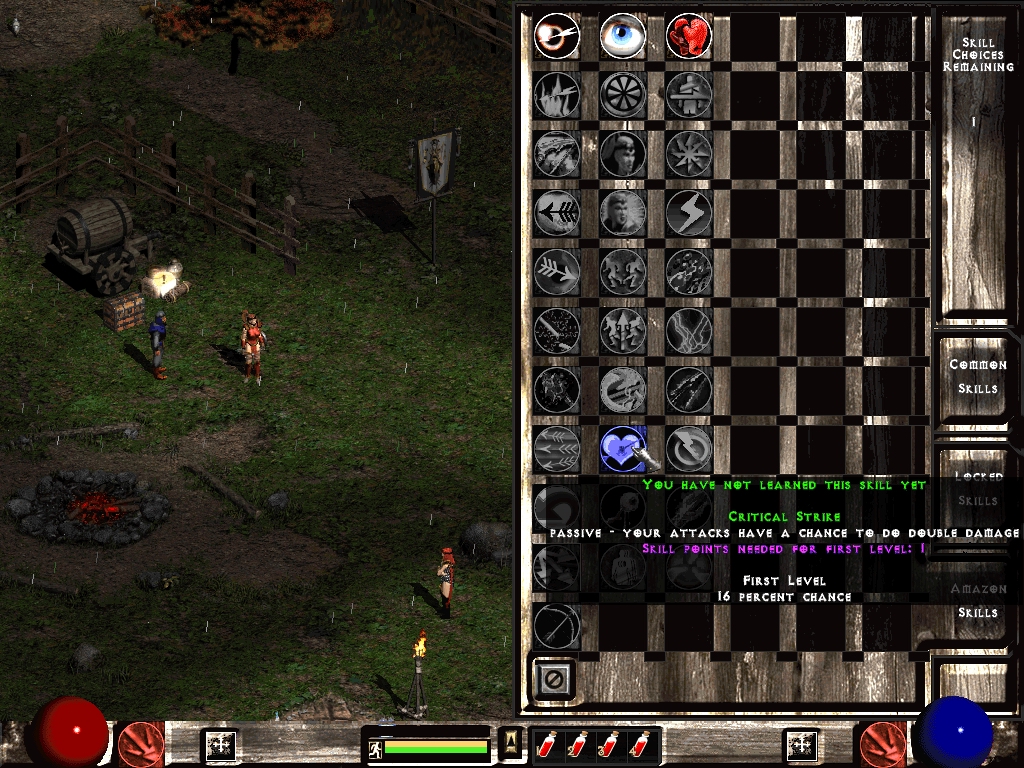Select the left-pointing fletched arrow skill

(x=556, y=212)
